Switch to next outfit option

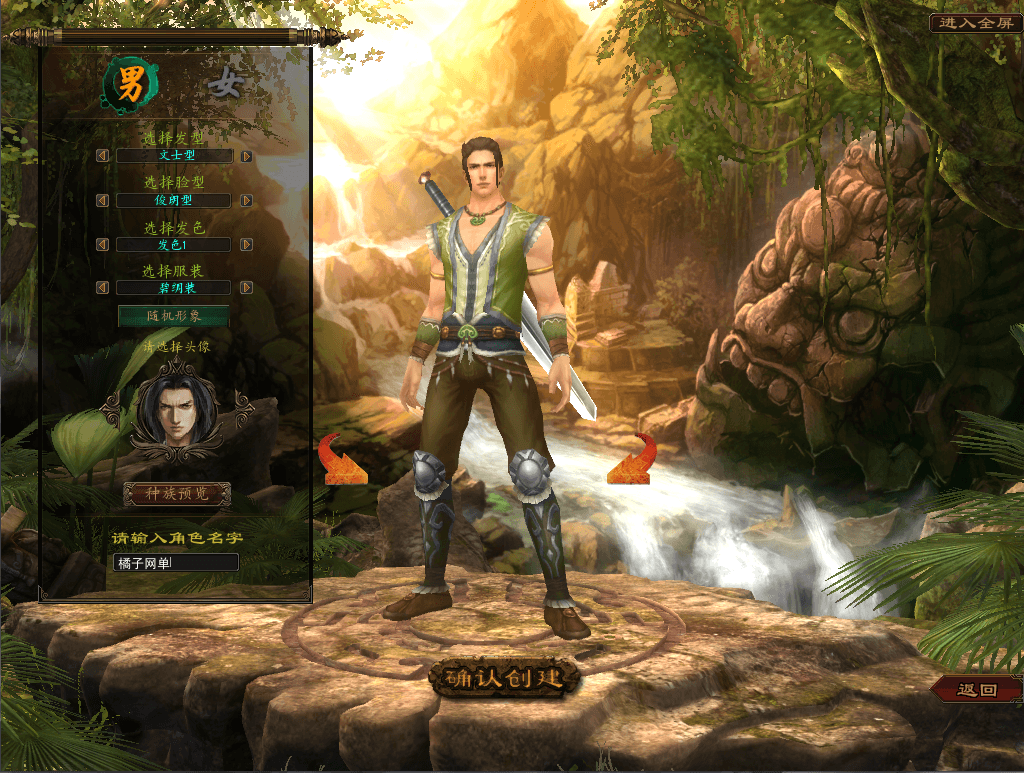(x=246, y=288)
